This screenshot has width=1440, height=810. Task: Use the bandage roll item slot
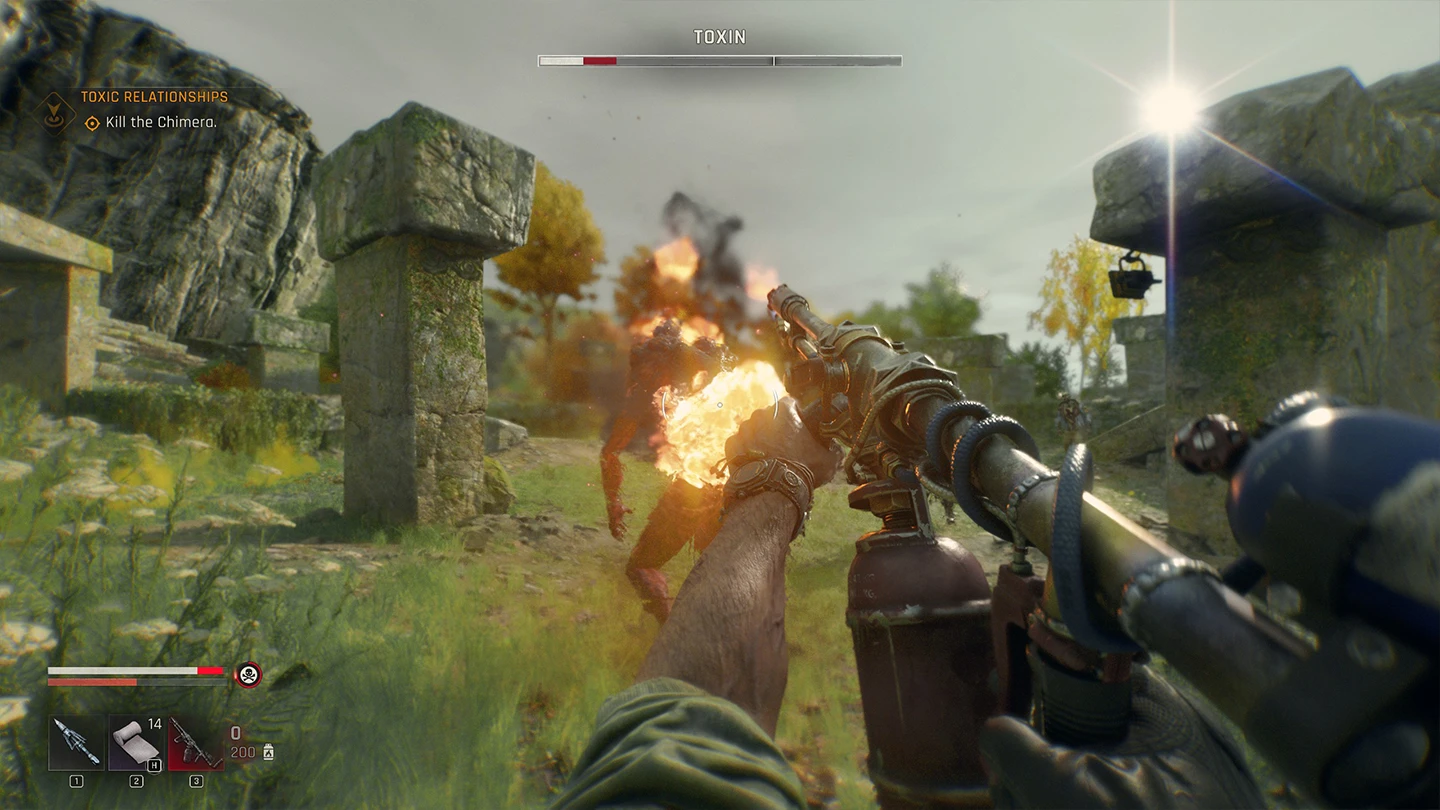coord(136,743)
